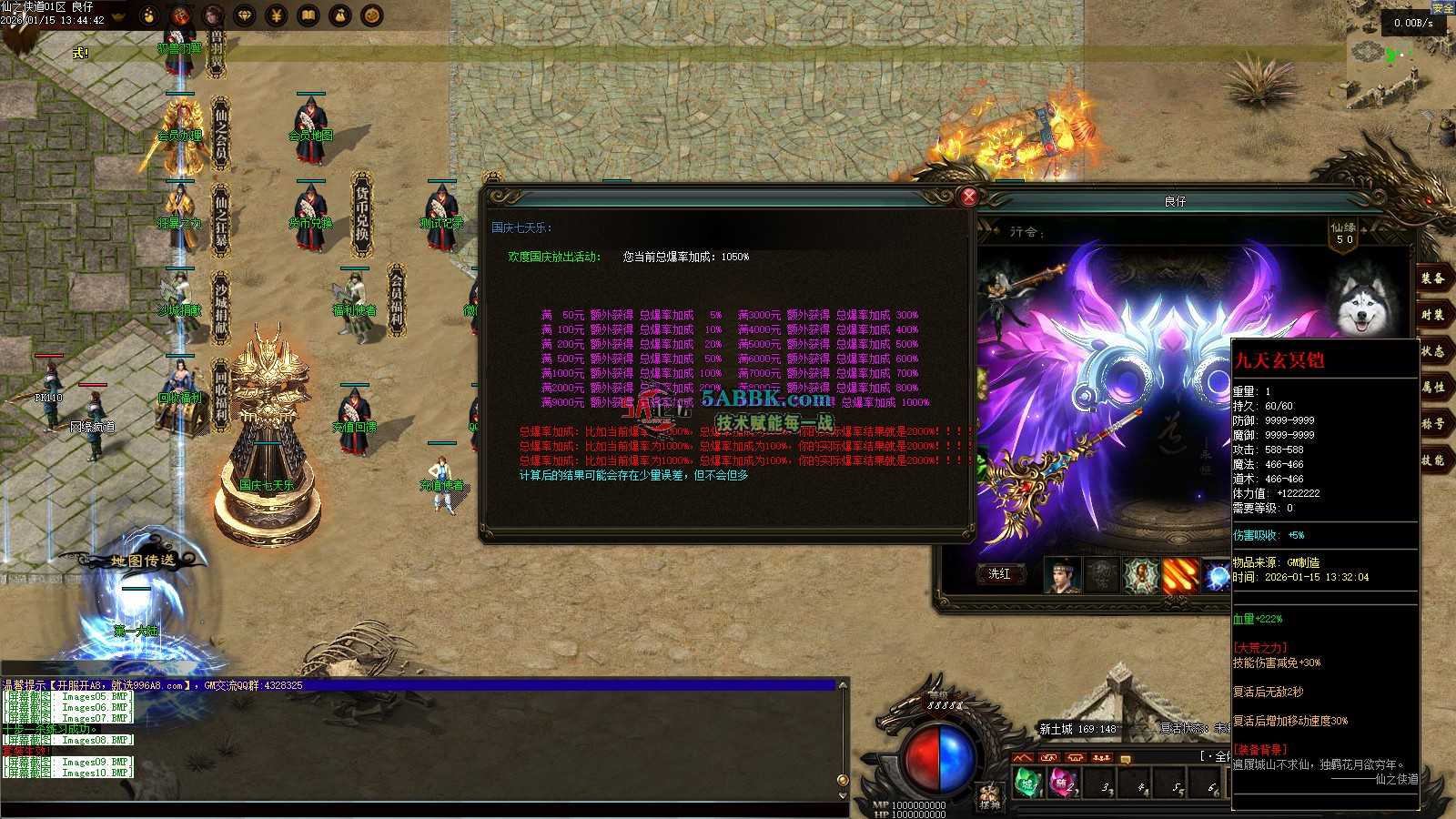Click the male character portrait slot
The height and width of the screenshot is (819, 1456).
[1061, 575]
